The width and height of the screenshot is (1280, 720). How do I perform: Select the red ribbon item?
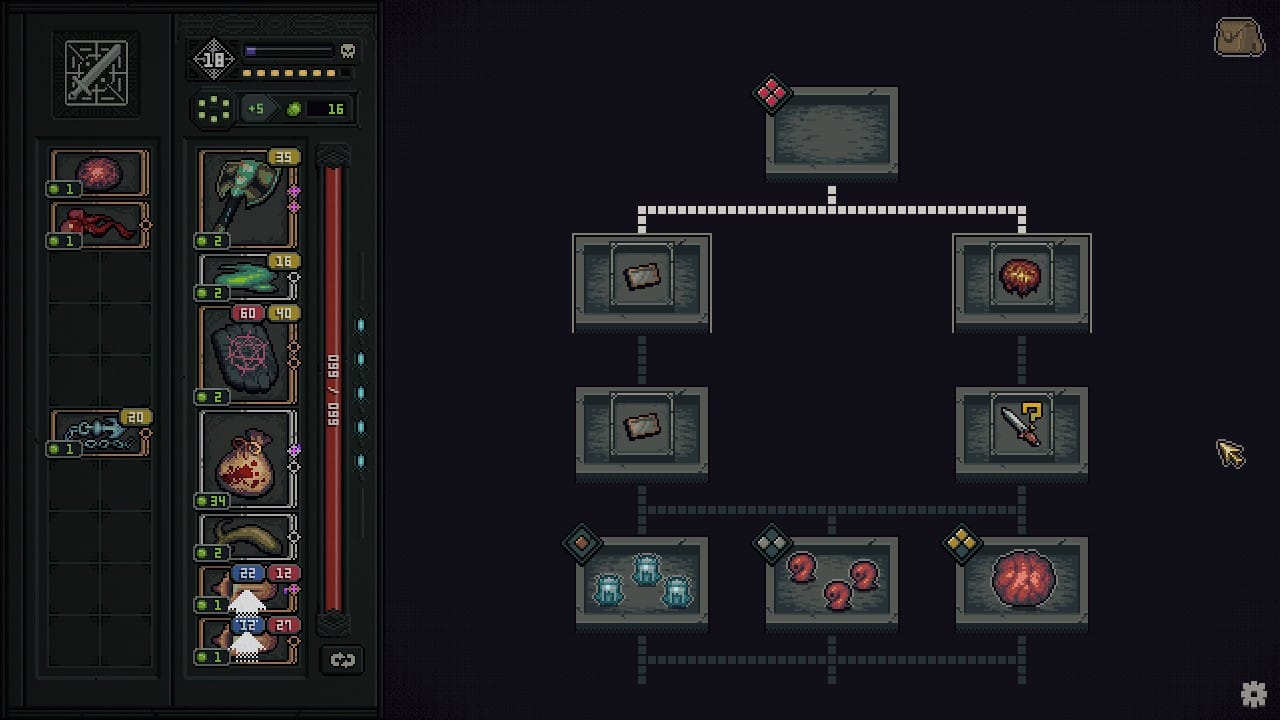pyautogui.click(x=98, y=225)
